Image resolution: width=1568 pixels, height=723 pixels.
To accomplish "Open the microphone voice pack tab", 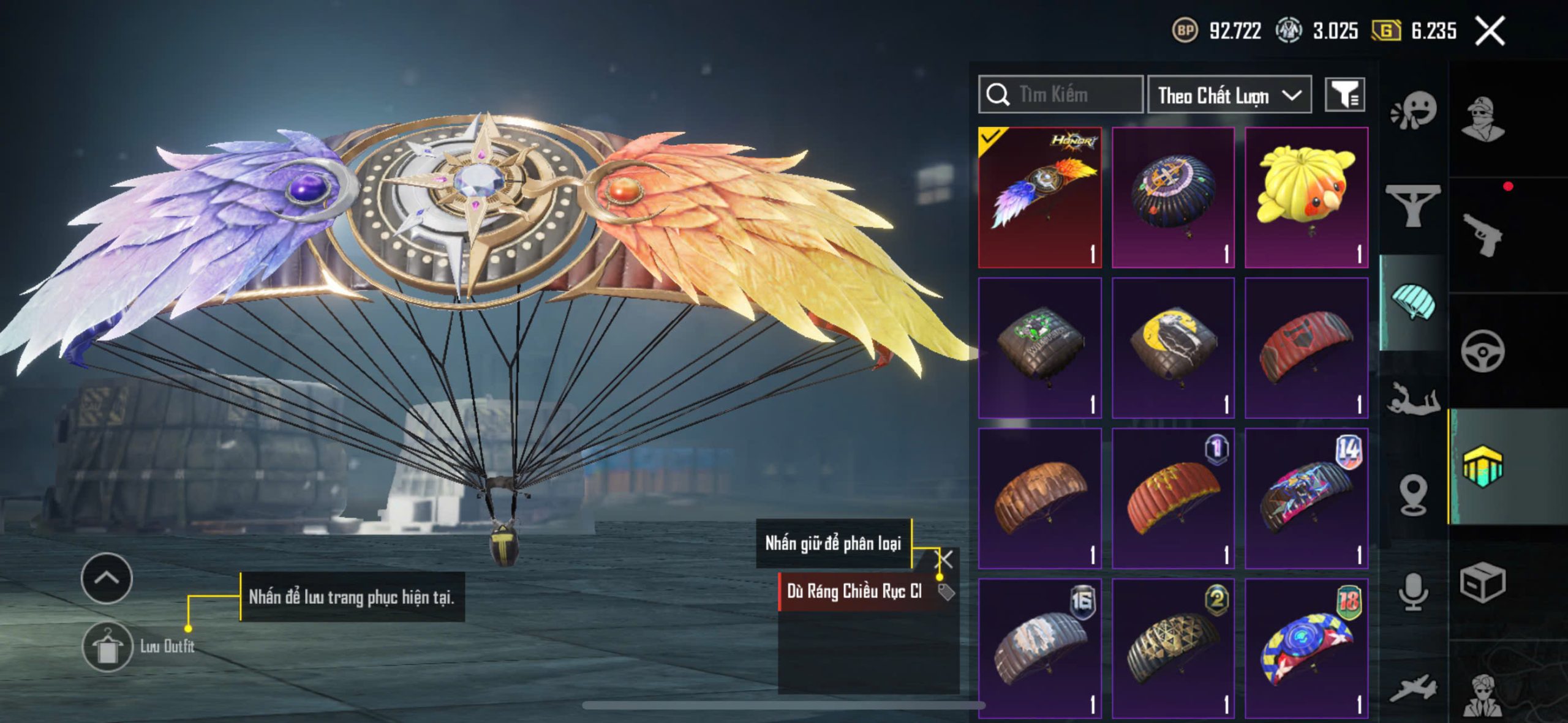I will (1414, 591).
